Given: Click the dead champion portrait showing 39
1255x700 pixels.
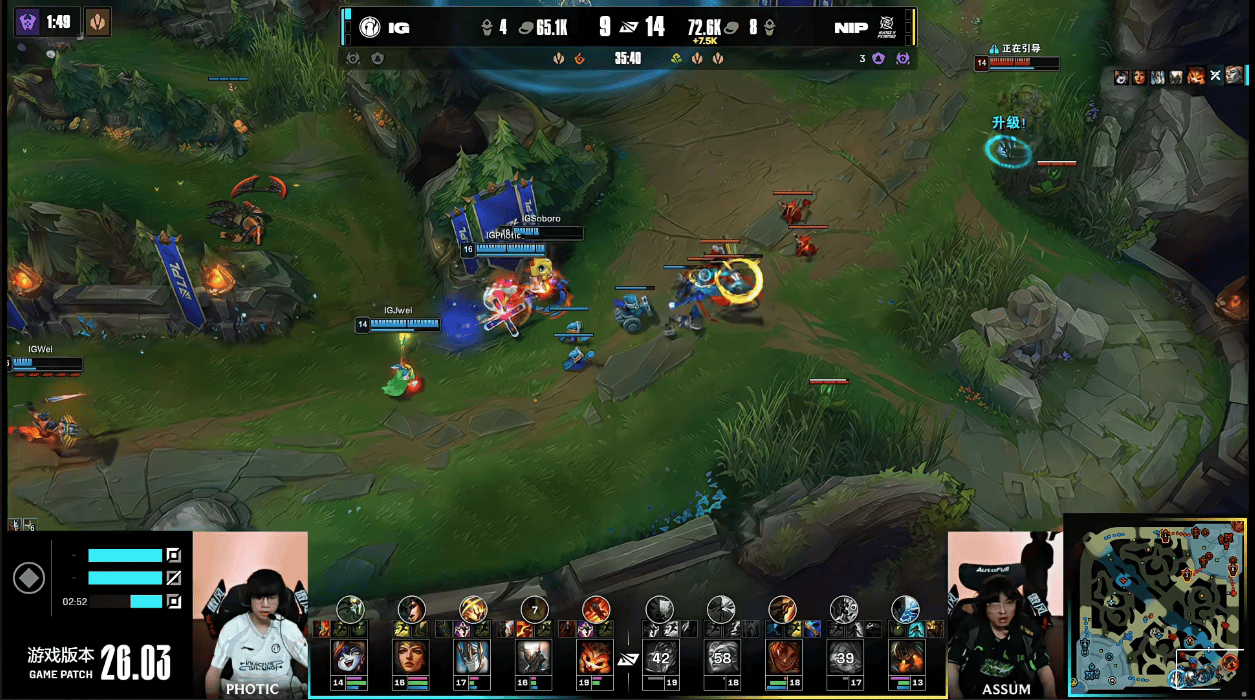Looking at the screenshot, I should 843,658.
